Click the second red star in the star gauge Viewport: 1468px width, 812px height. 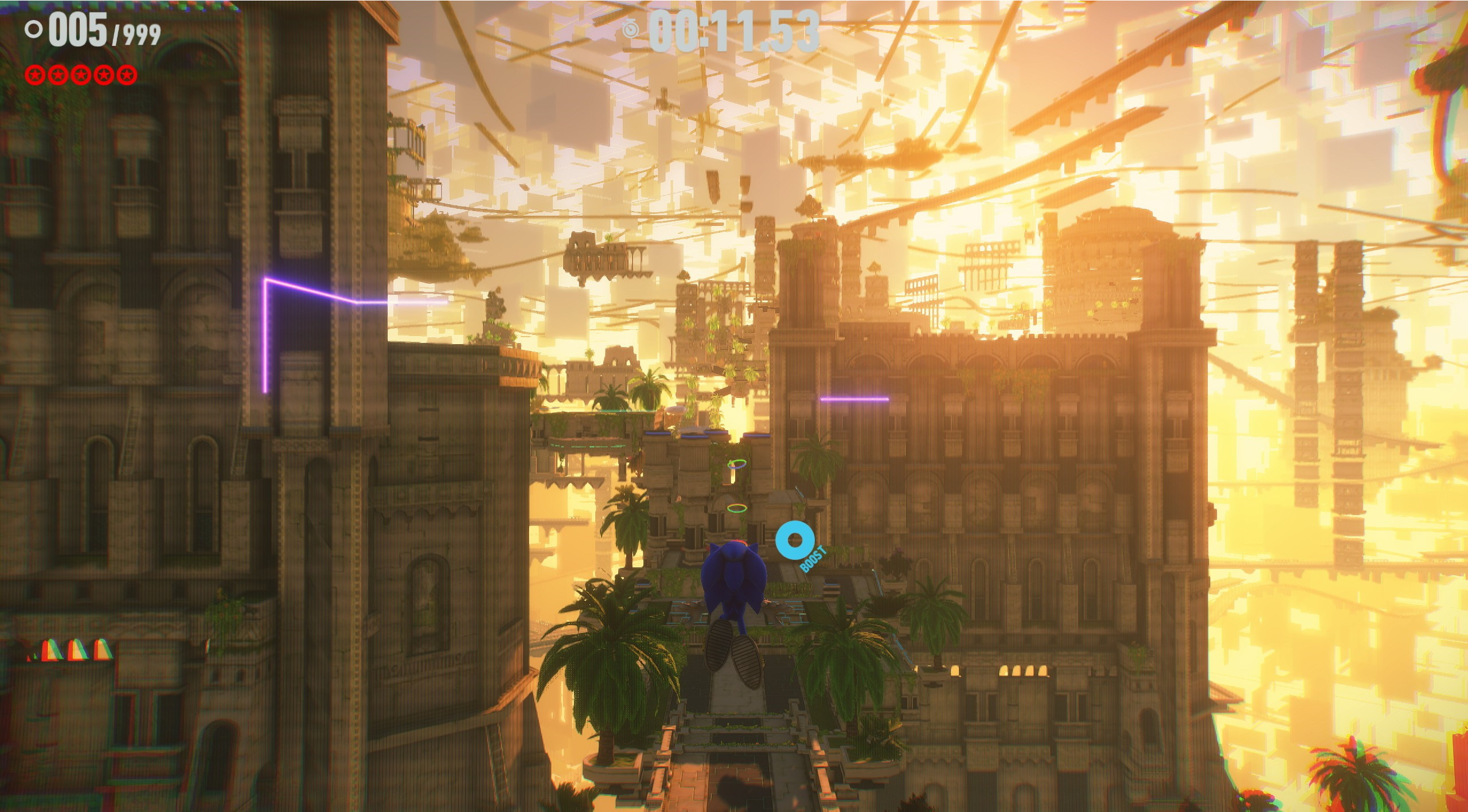click(x=58, y=75)
